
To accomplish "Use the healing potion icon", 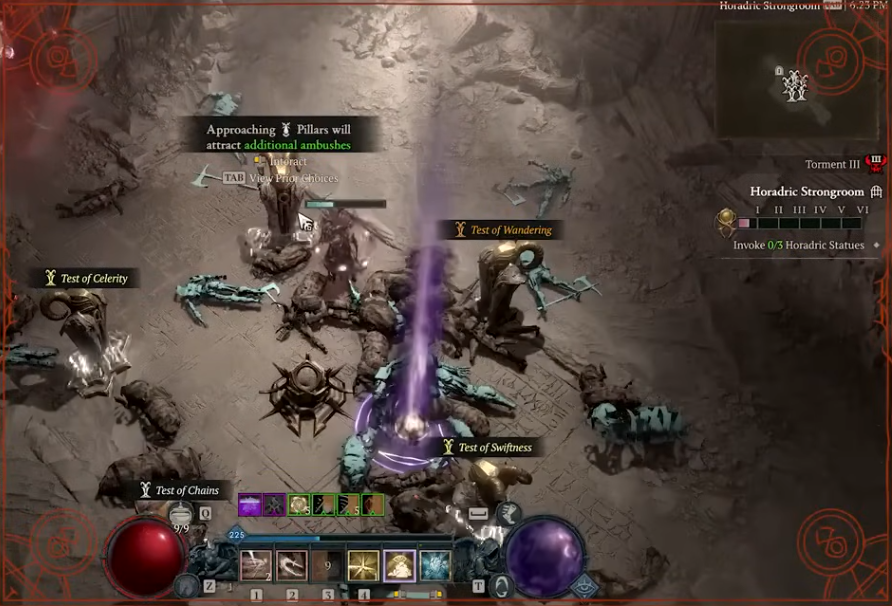I will tap(181, 514).
